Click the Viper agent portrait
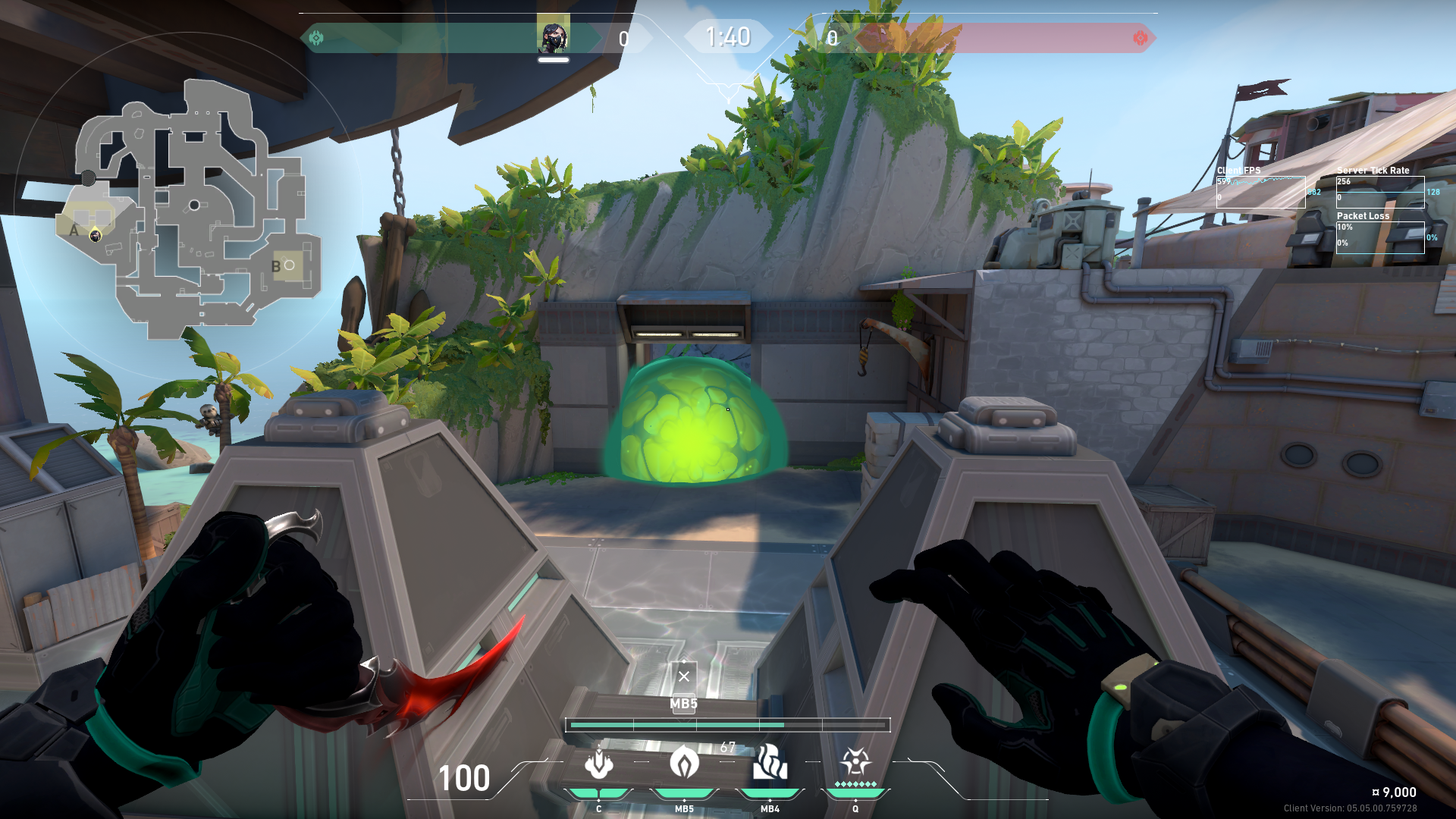This screenshot has width=1456, height=819. tap(553, 37)
